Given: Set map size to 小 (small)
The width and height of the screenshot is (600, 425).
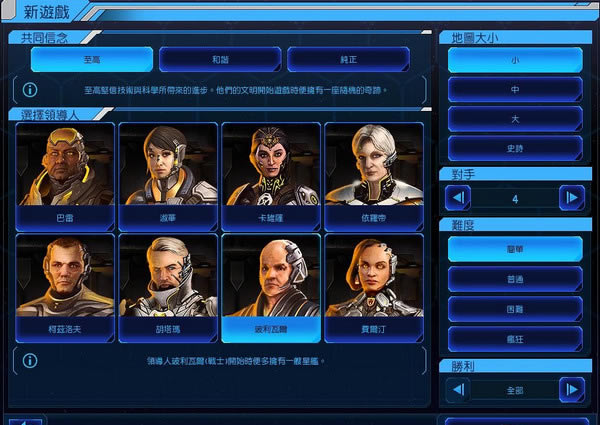Looking at the screenshot, I should pyautogui.click(x=515, y=59).
